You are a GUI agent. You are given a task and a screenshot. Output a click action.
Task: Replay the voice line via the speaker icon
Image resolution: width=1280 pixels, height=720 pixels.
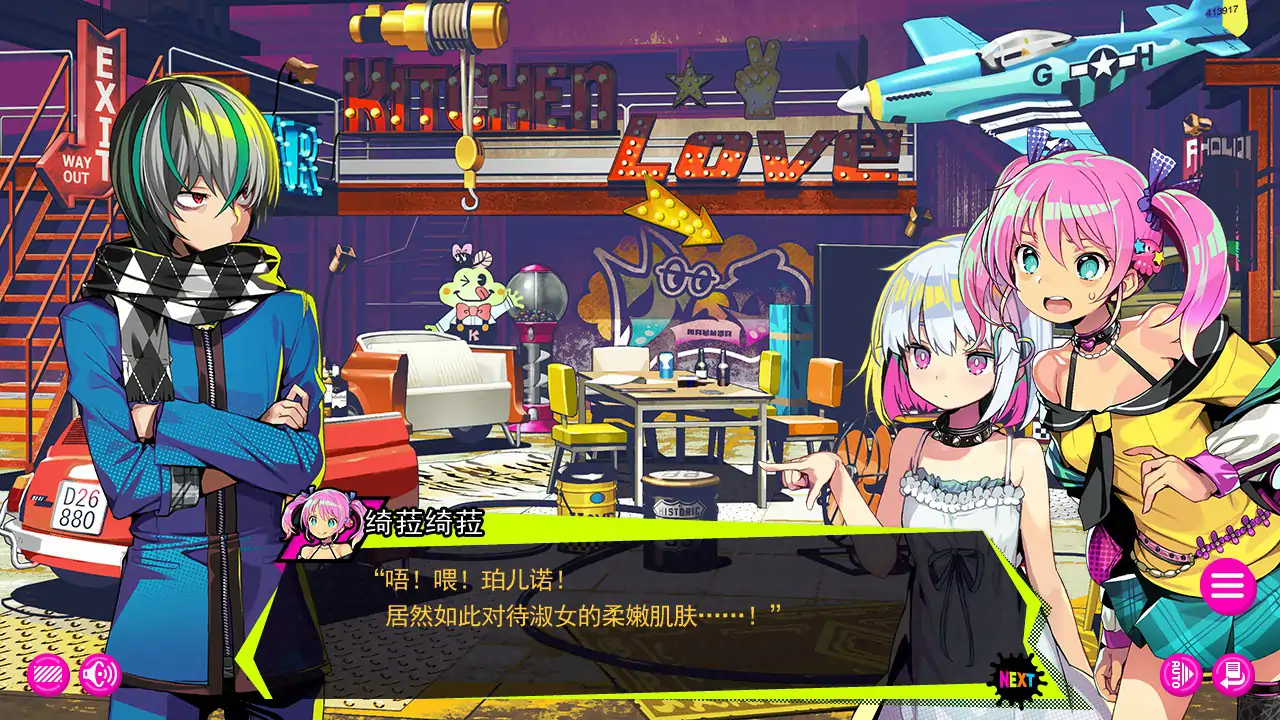[97, 676]
